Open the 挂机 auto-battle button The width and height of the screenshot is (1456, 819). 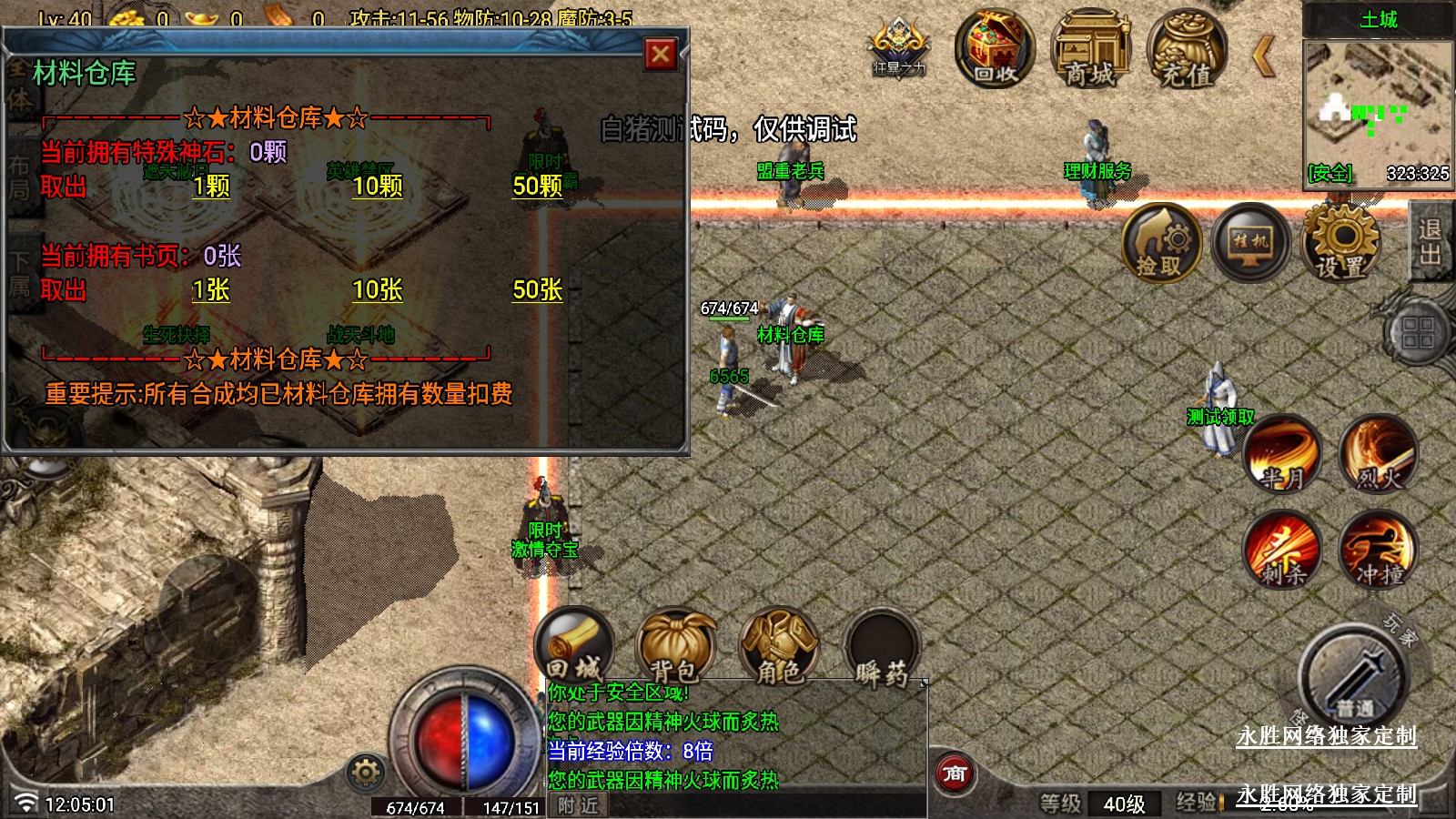(1250, 243)
